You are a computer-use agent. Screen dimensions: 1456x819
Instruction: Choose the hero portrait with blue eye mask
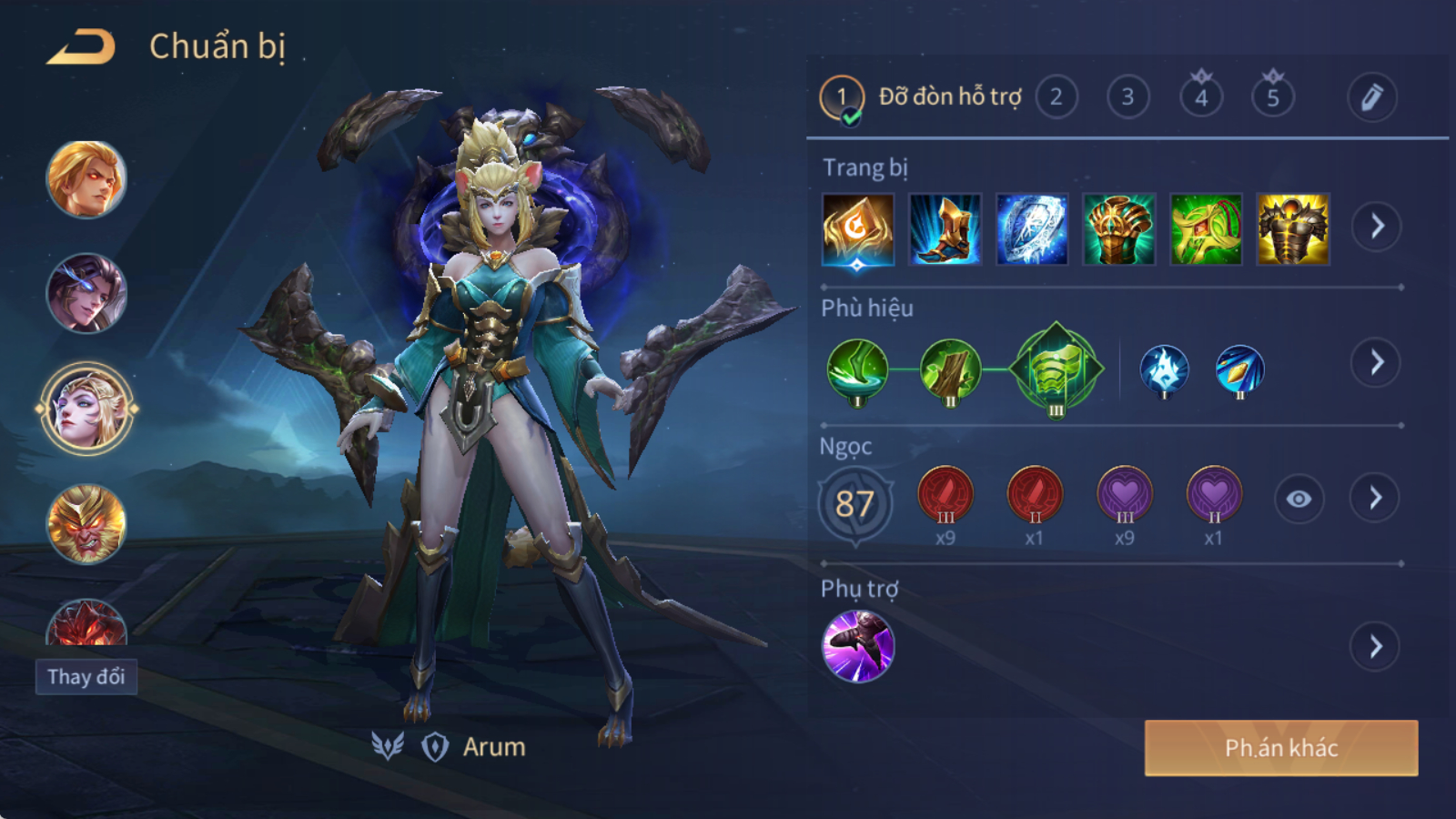click(86, 293)
